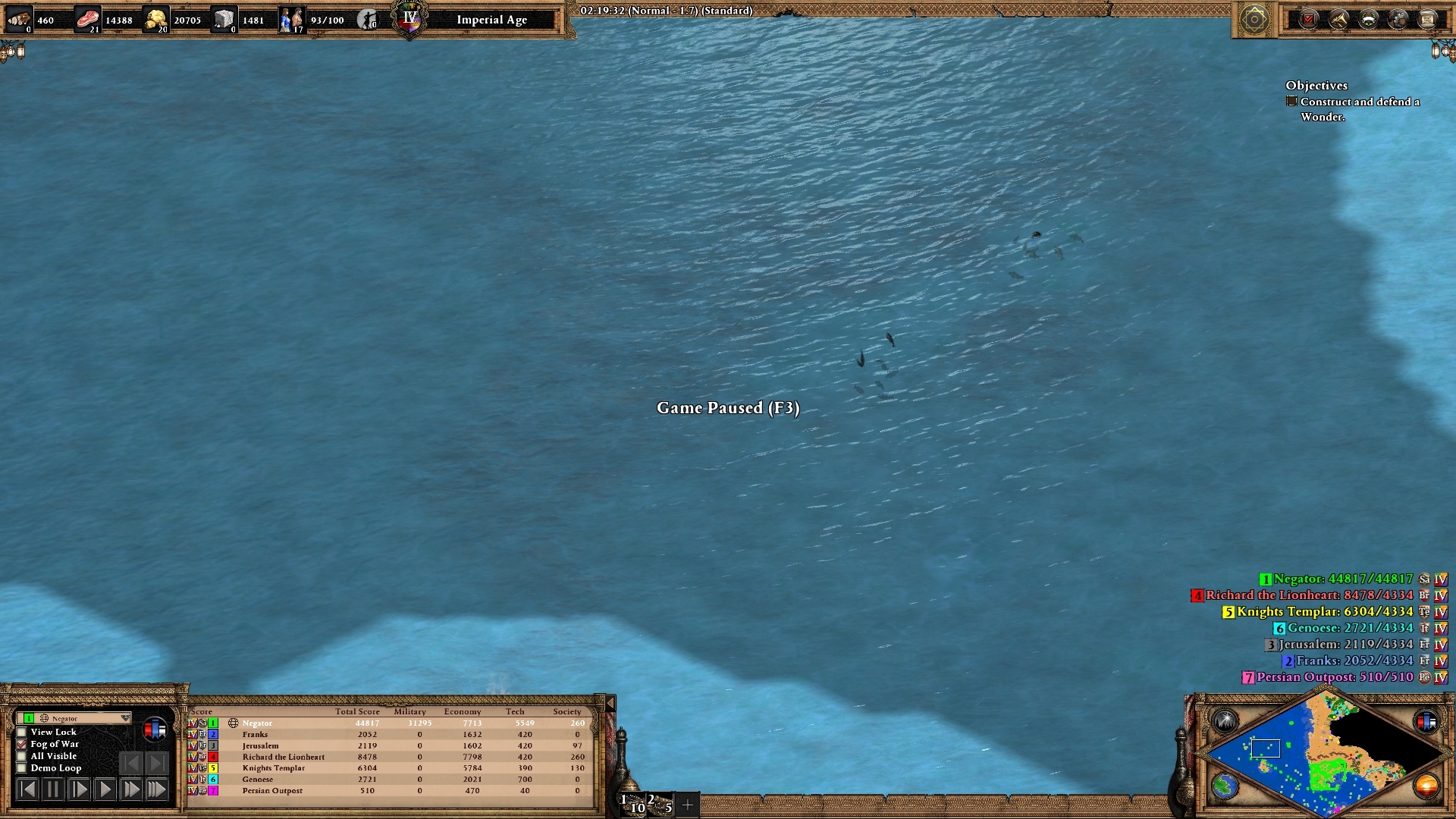Collapse the score panel with its side arrow
This screenshot has height=819, width=1456.
(609, 703)
